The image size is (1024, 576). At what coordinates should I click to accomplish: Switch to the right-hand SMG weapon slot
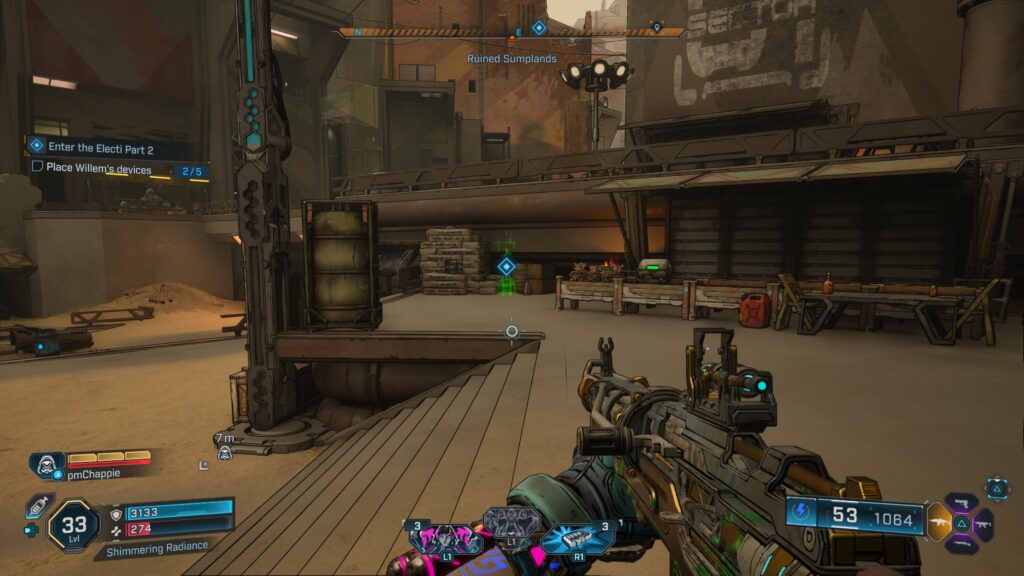coord(982,523)
